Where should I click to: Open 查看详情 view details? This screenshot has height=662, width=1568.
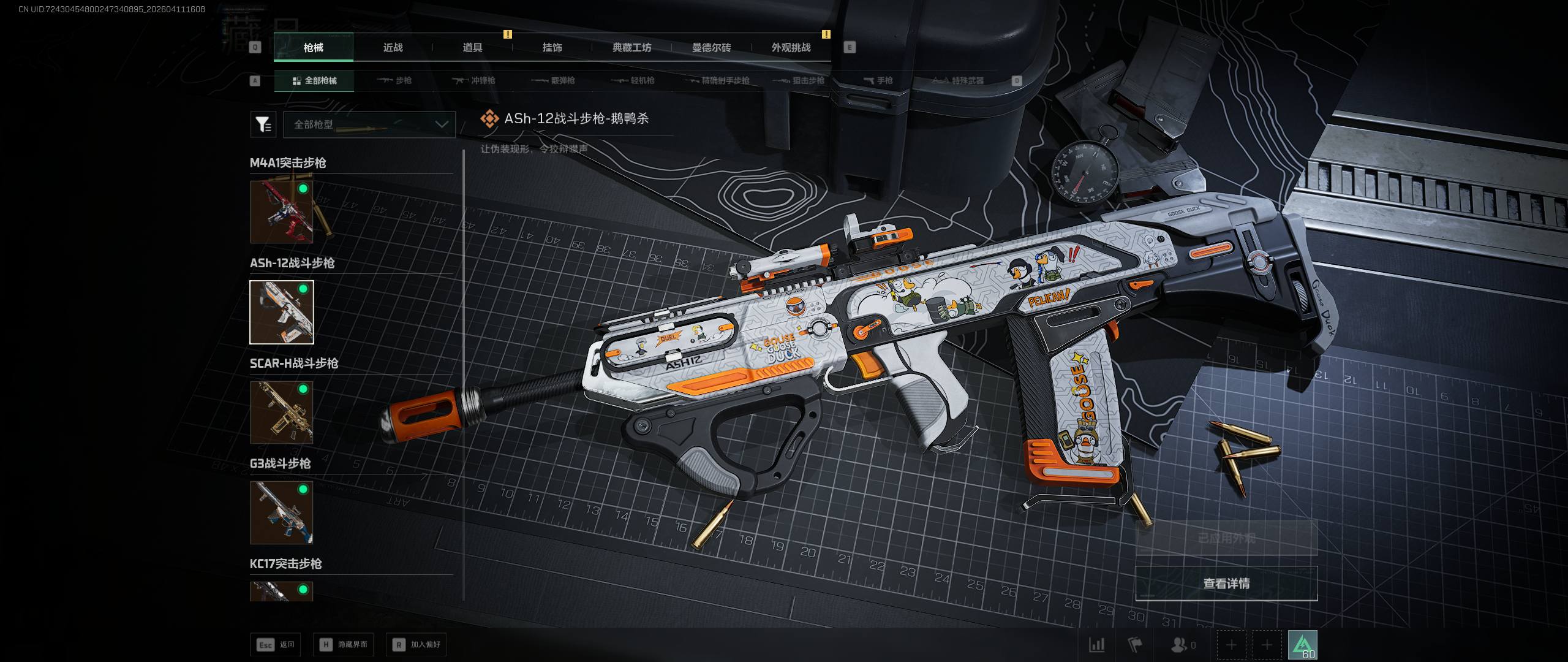click(1226, 584)
